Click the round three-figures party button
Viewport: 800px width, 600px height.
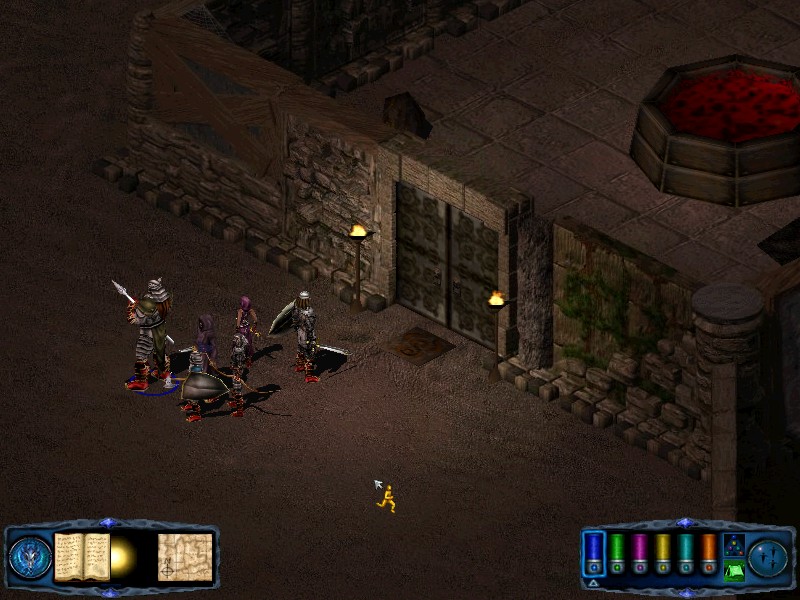pos(769,556)
